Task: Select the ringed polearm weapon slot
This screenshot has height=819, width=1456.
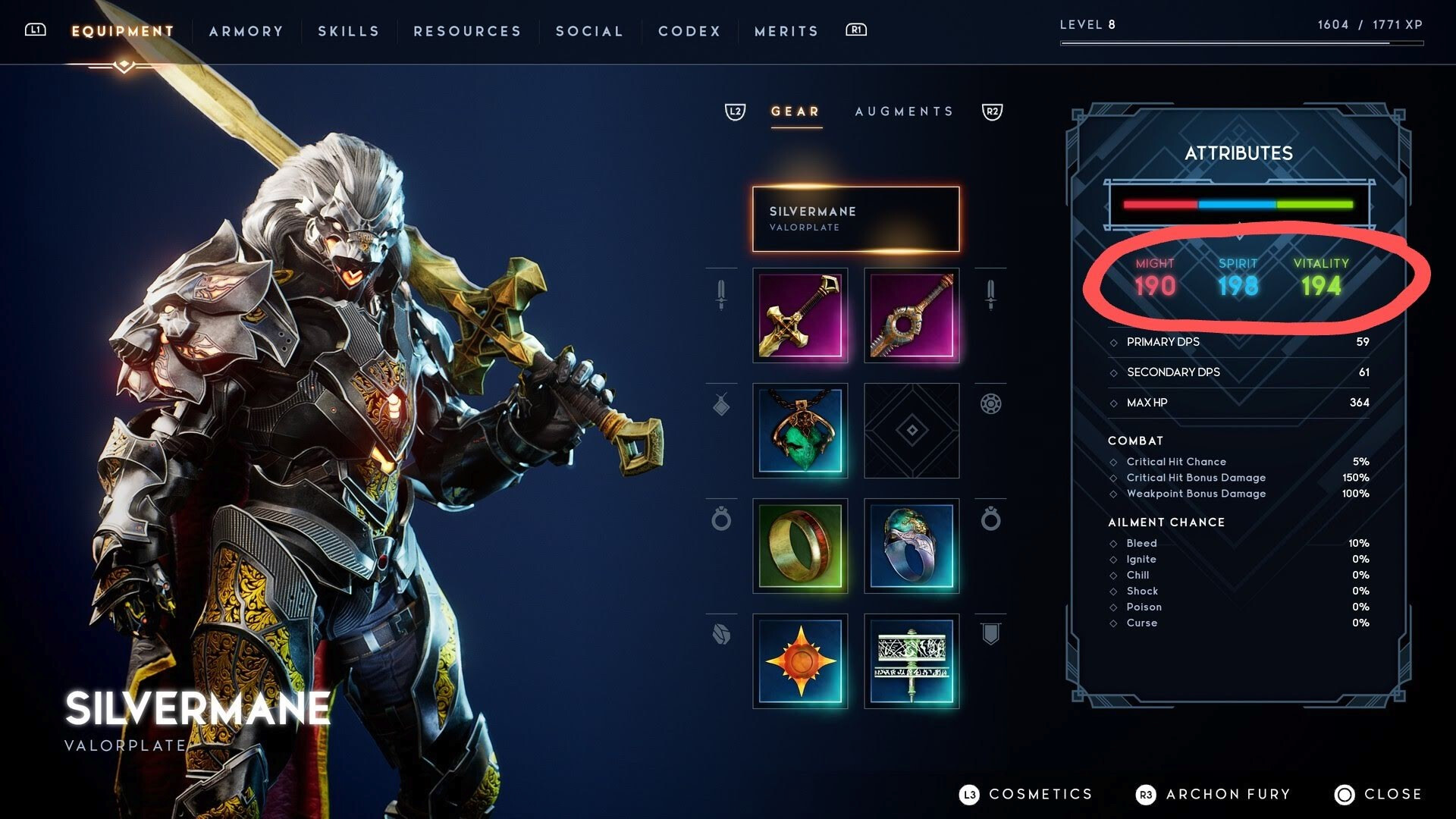Action: click(912, 315)
